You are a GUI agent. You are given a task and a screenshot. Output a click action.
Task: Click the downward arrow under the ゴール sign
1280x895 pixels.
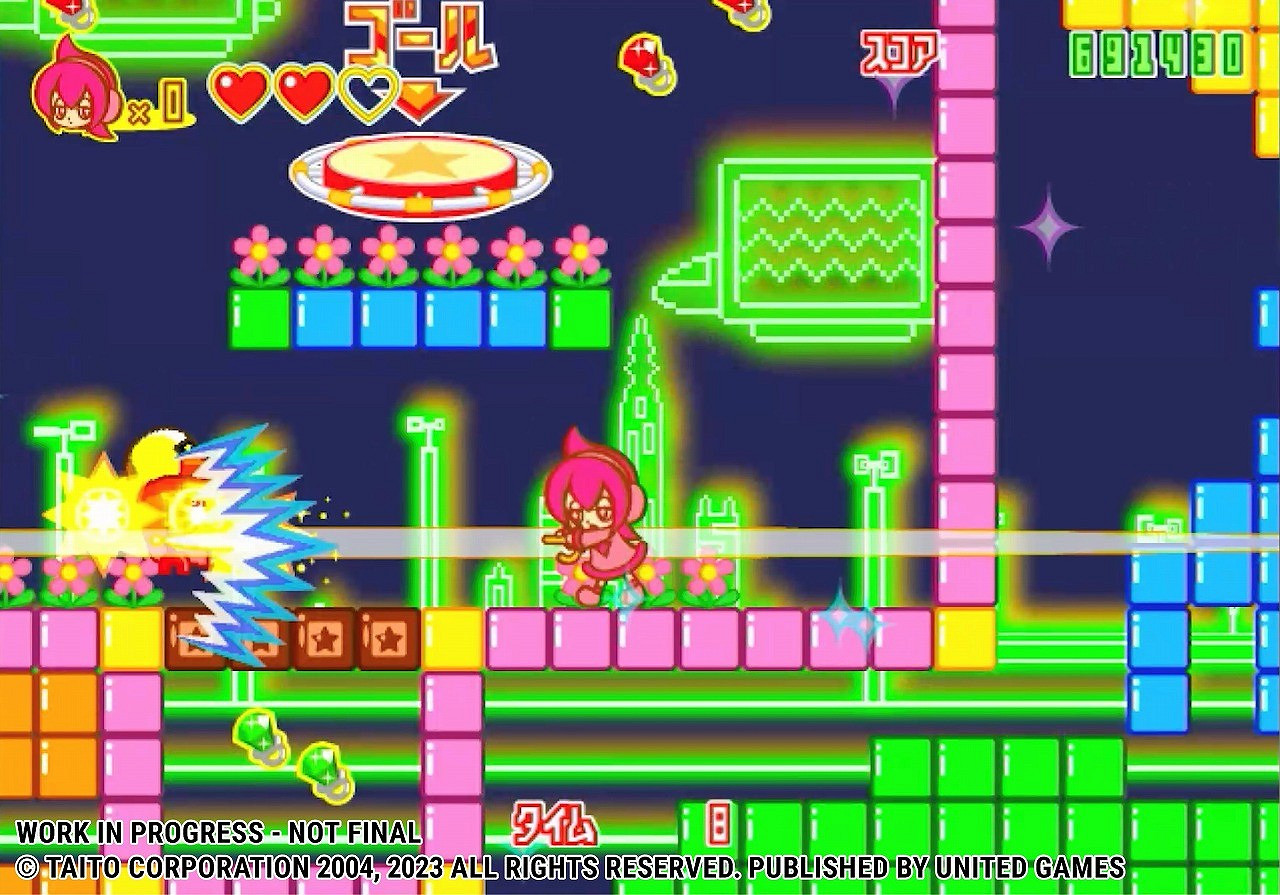pyautogui.click(x=420, y=98)
